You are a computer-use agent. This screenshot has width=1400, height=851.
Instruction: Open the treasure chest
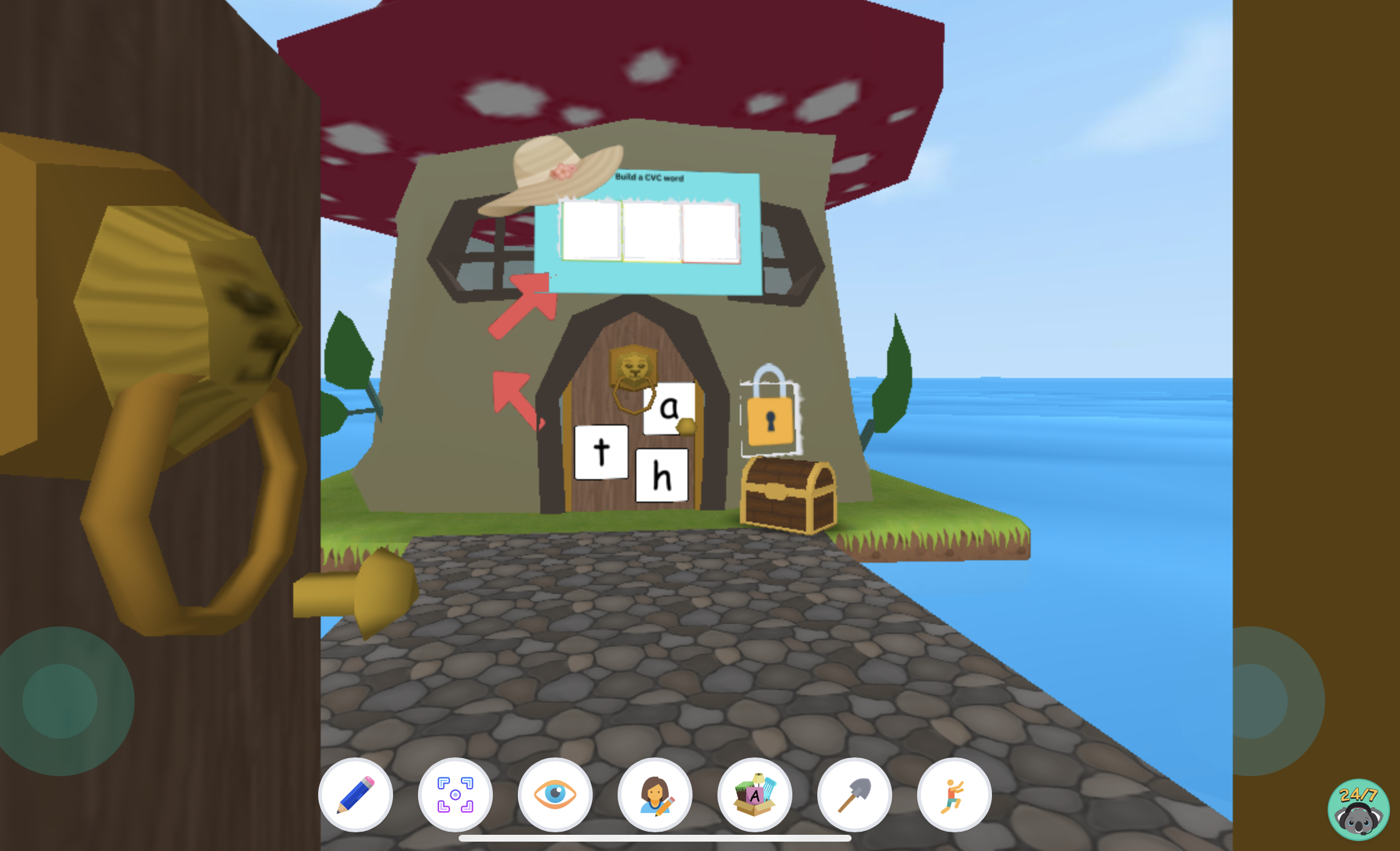tap(787, 496)
